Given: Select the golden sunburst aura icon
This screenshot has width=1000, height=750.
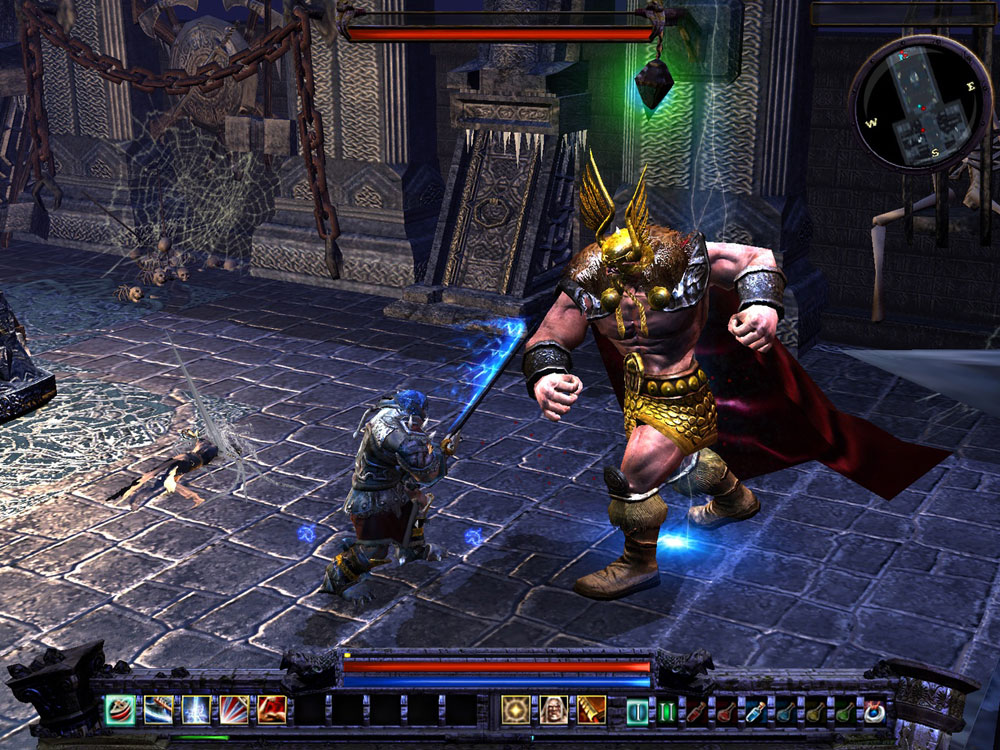Looking at the screenshot, I should 516,710.
